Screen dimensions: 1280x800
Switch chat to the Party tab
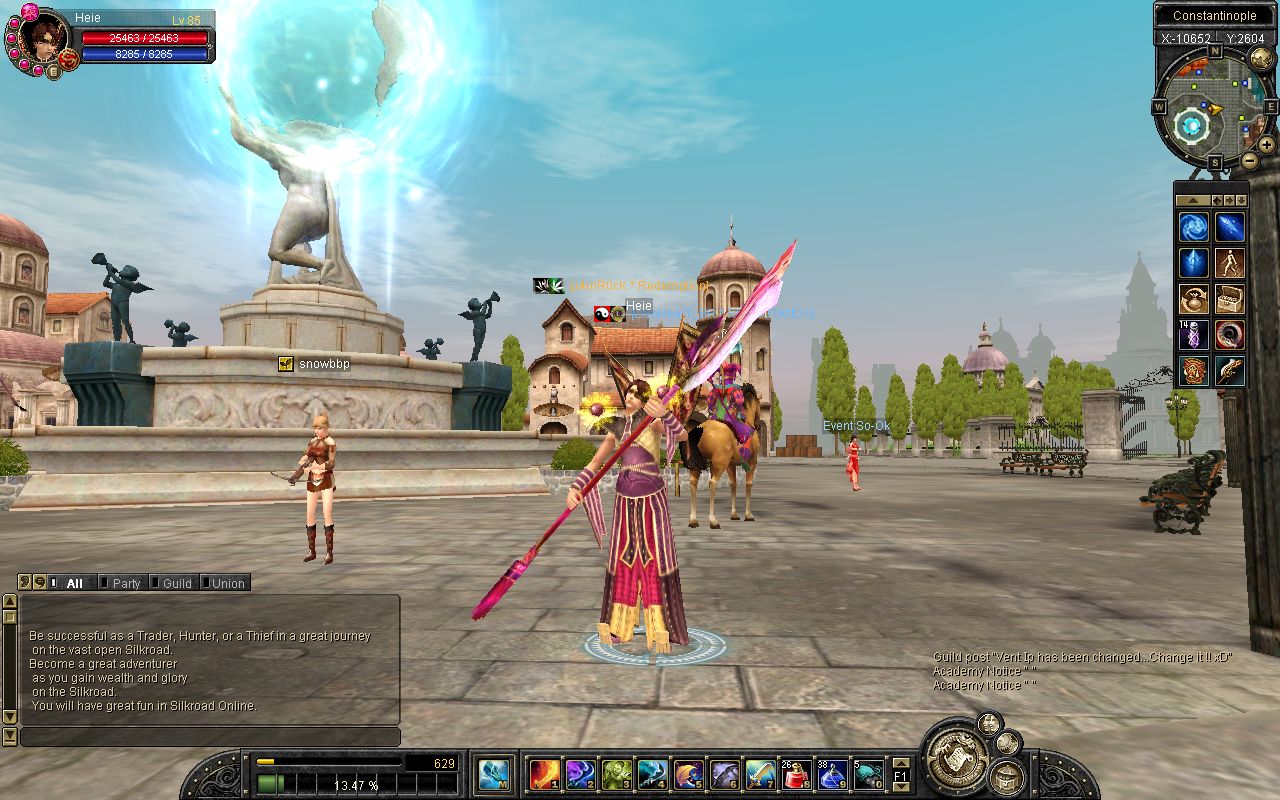[126, 583]
